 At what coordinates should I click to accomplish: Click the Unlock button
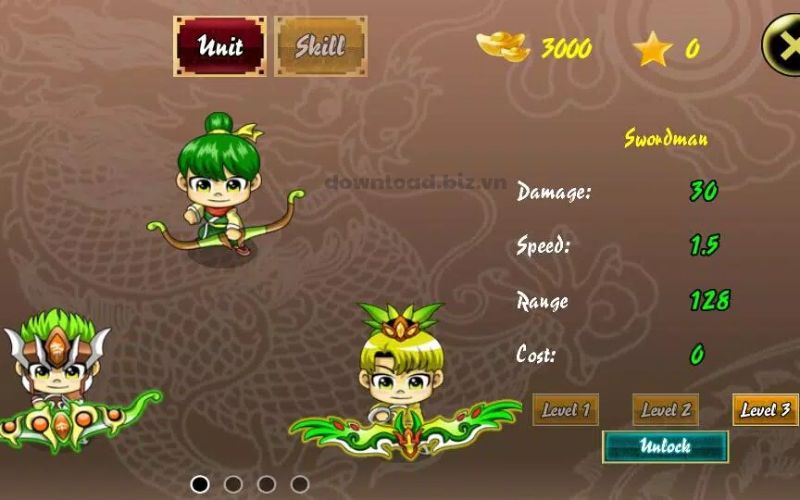(665, 446)
